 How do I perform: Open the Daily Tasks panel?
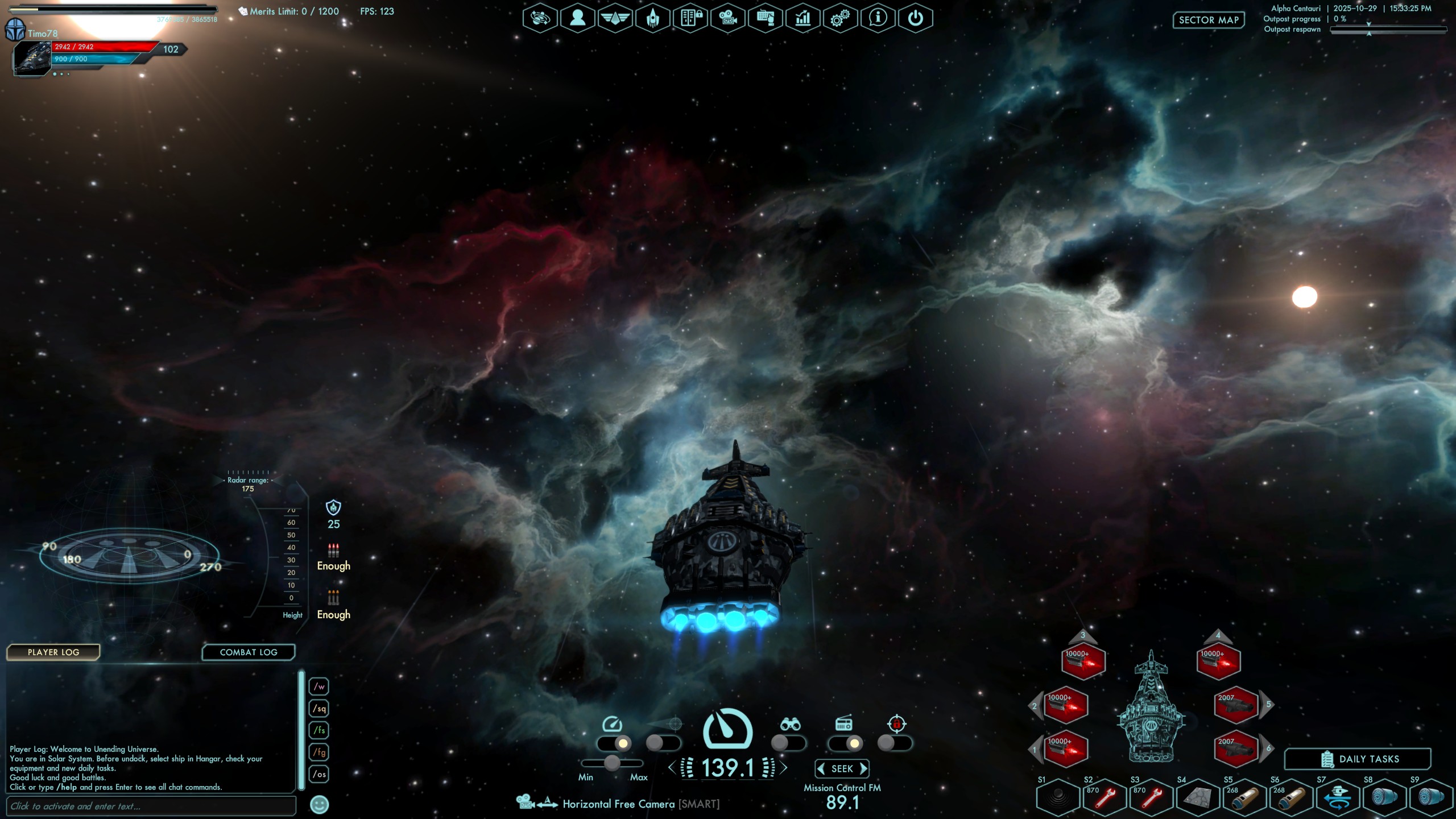pos(1358,759)
